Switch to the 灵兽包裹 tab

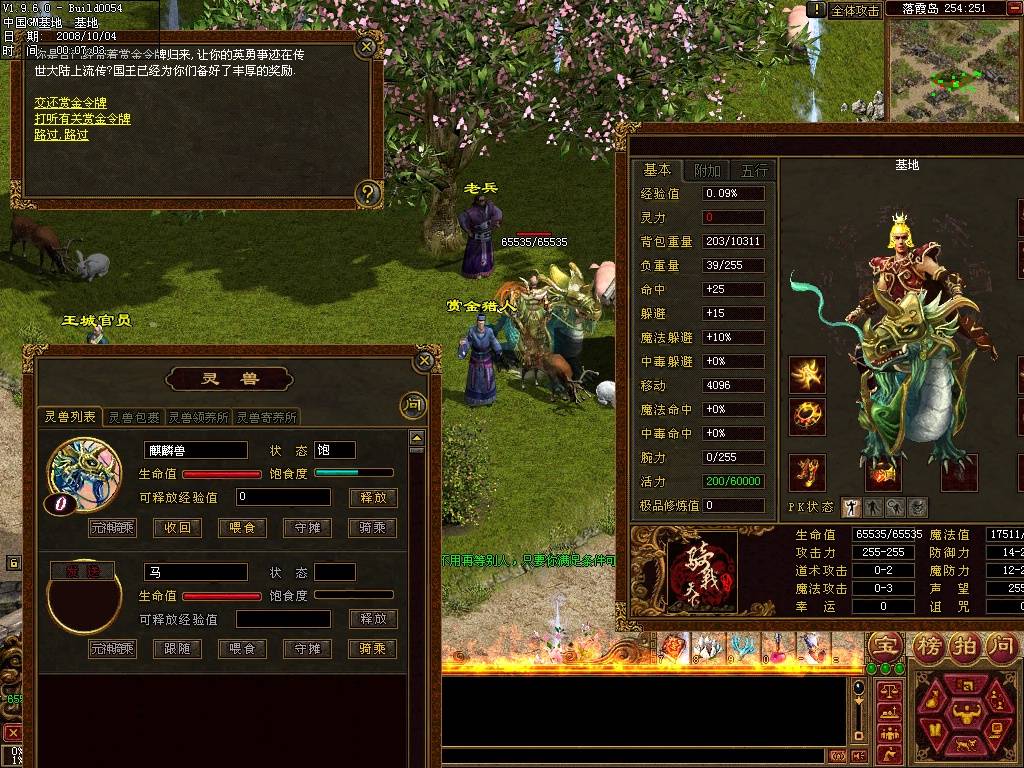click(x=133, y=417)
